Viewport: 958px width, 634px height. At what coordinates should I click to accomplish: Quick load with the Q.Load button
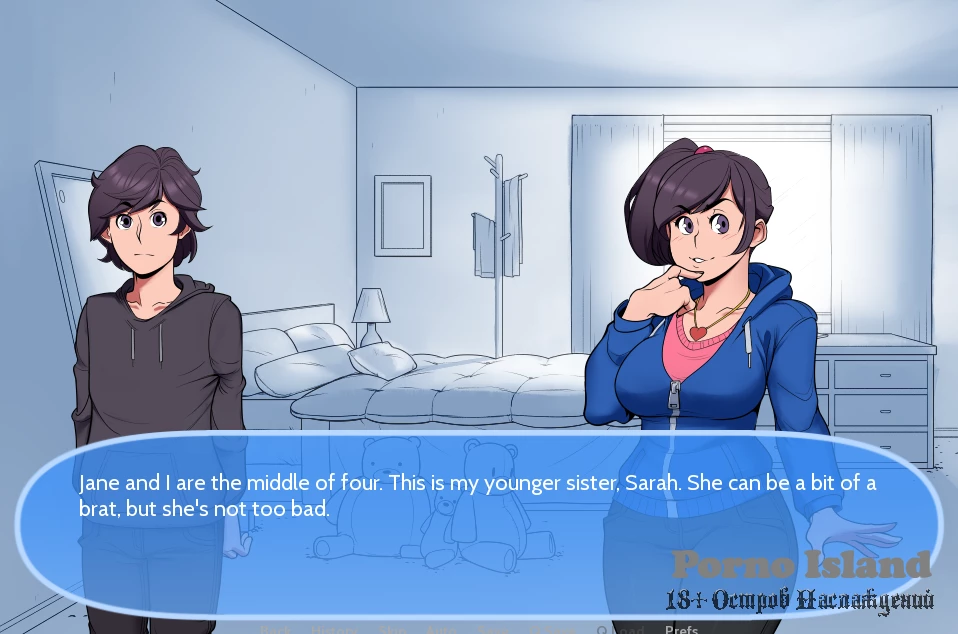pos(619,629)
